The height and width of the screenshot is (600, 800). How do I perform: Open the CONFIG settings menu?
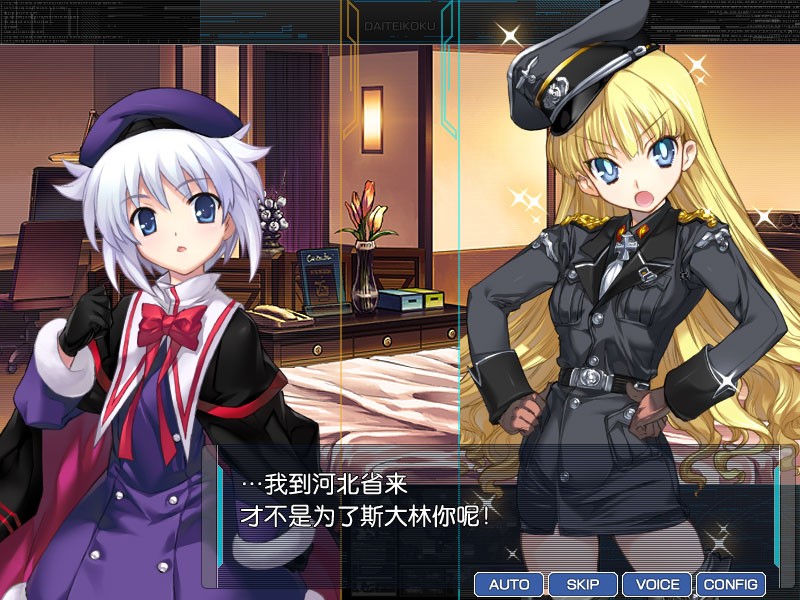coord(731,584)
